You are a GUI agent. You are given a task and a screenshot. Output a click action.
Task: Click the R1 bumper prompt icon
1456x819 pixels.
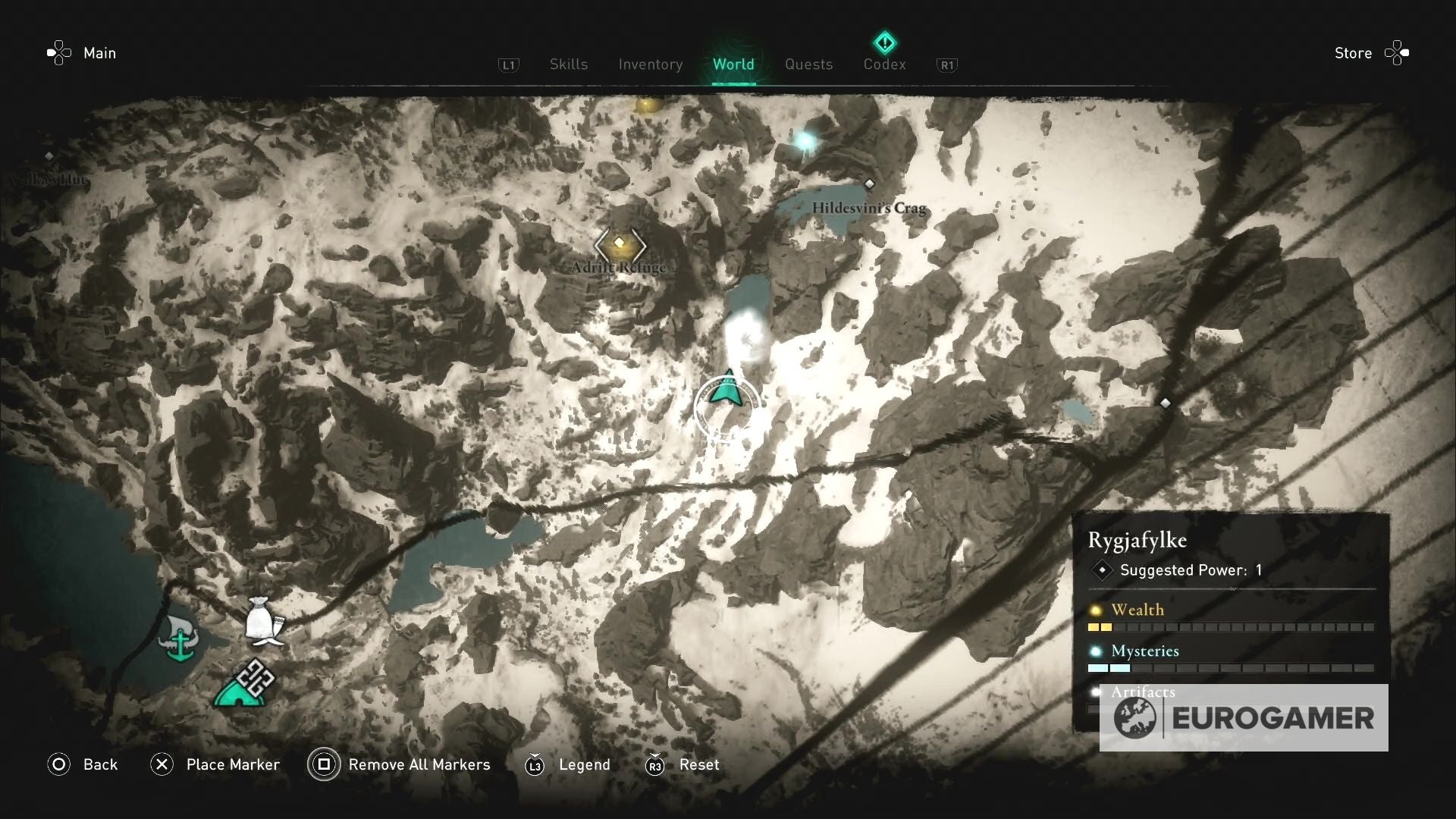(x=946, y=65)
